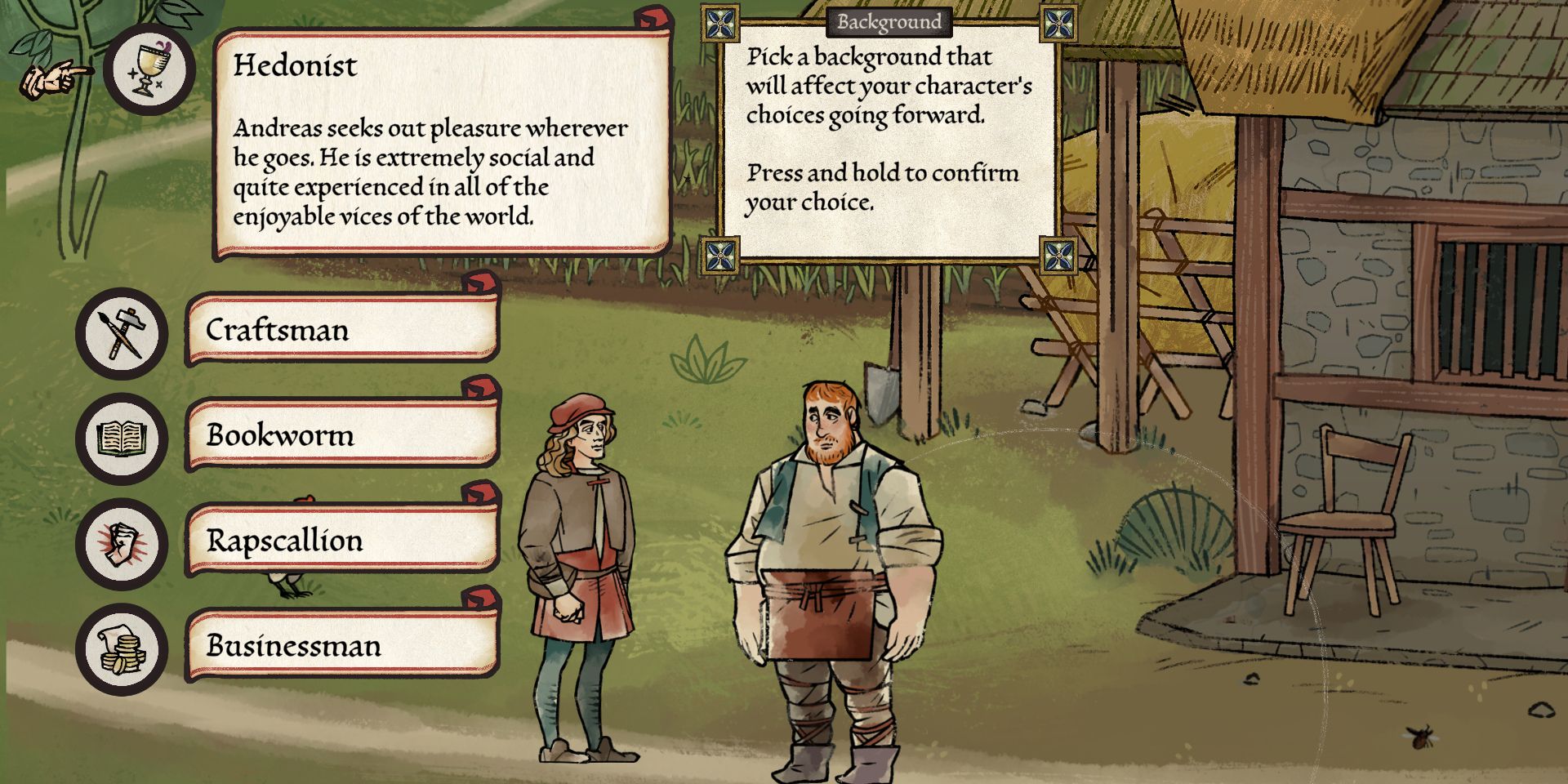Click the Background title label

(890, 23)
